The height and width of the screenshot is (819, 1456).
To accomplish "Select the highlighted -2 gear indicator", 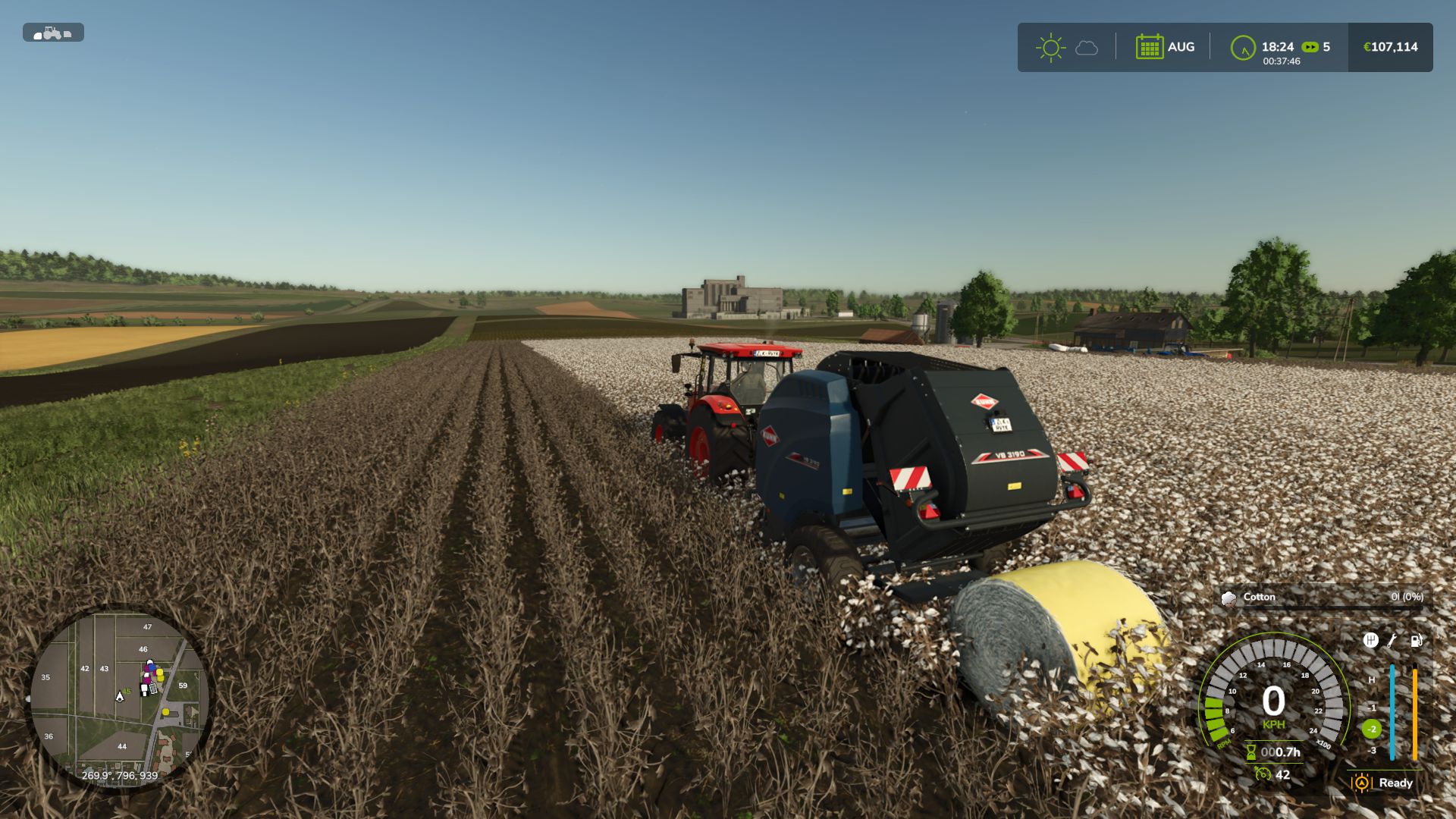I will 1371,729.
